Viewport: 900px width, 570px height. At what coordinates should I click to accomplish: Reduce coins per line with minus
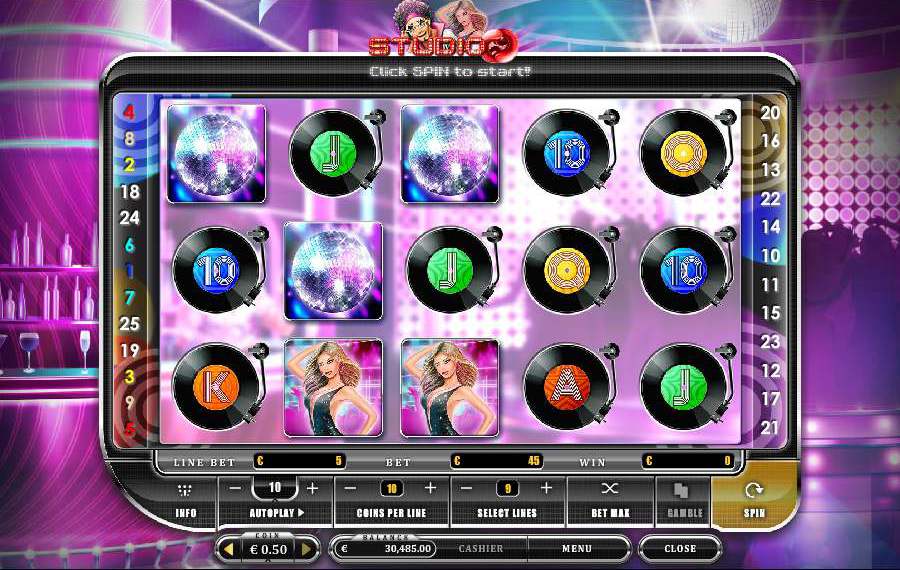point(352,488)
